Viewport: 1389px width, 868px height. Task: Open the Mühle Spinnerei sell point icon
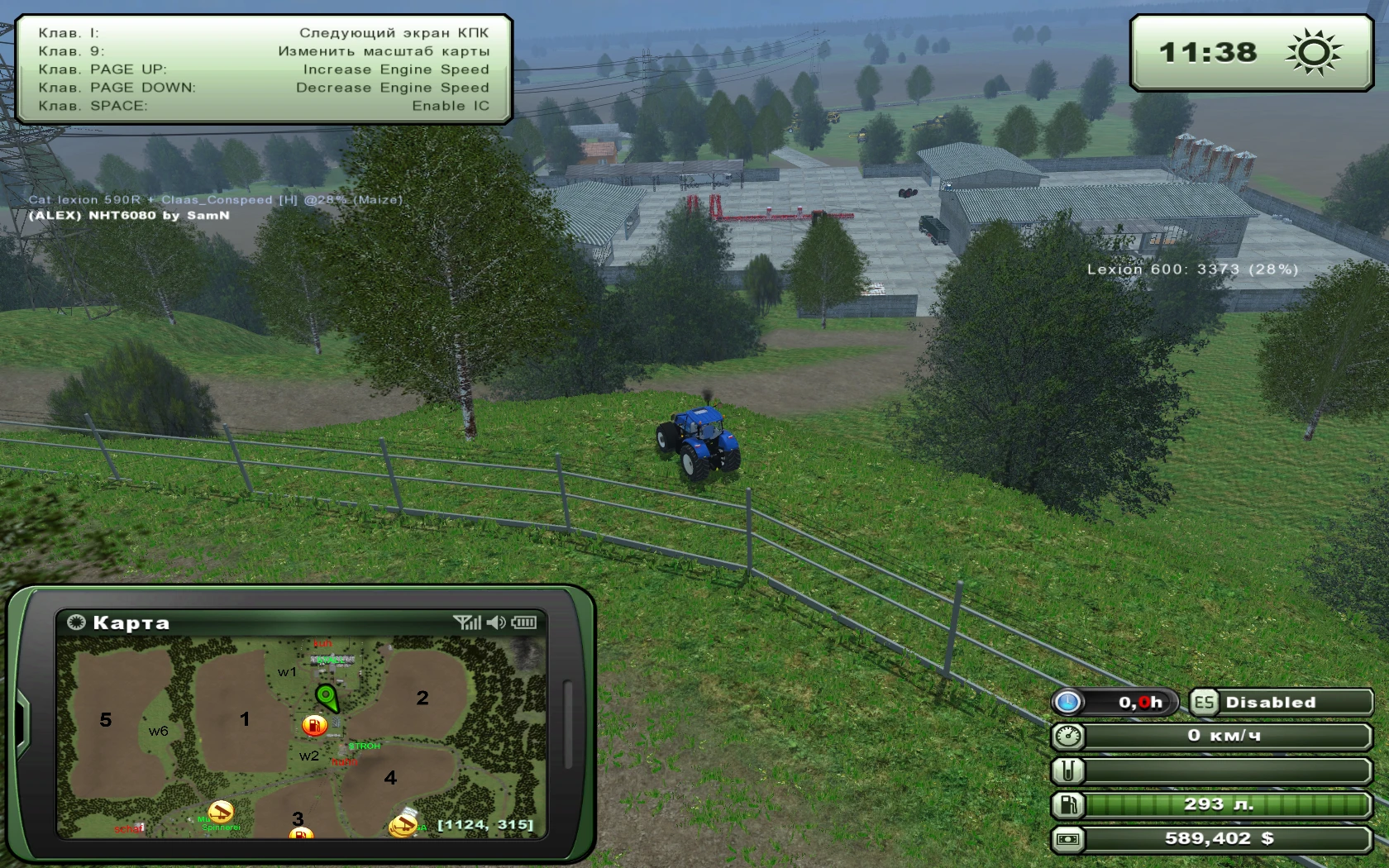[x=220, y=812]
